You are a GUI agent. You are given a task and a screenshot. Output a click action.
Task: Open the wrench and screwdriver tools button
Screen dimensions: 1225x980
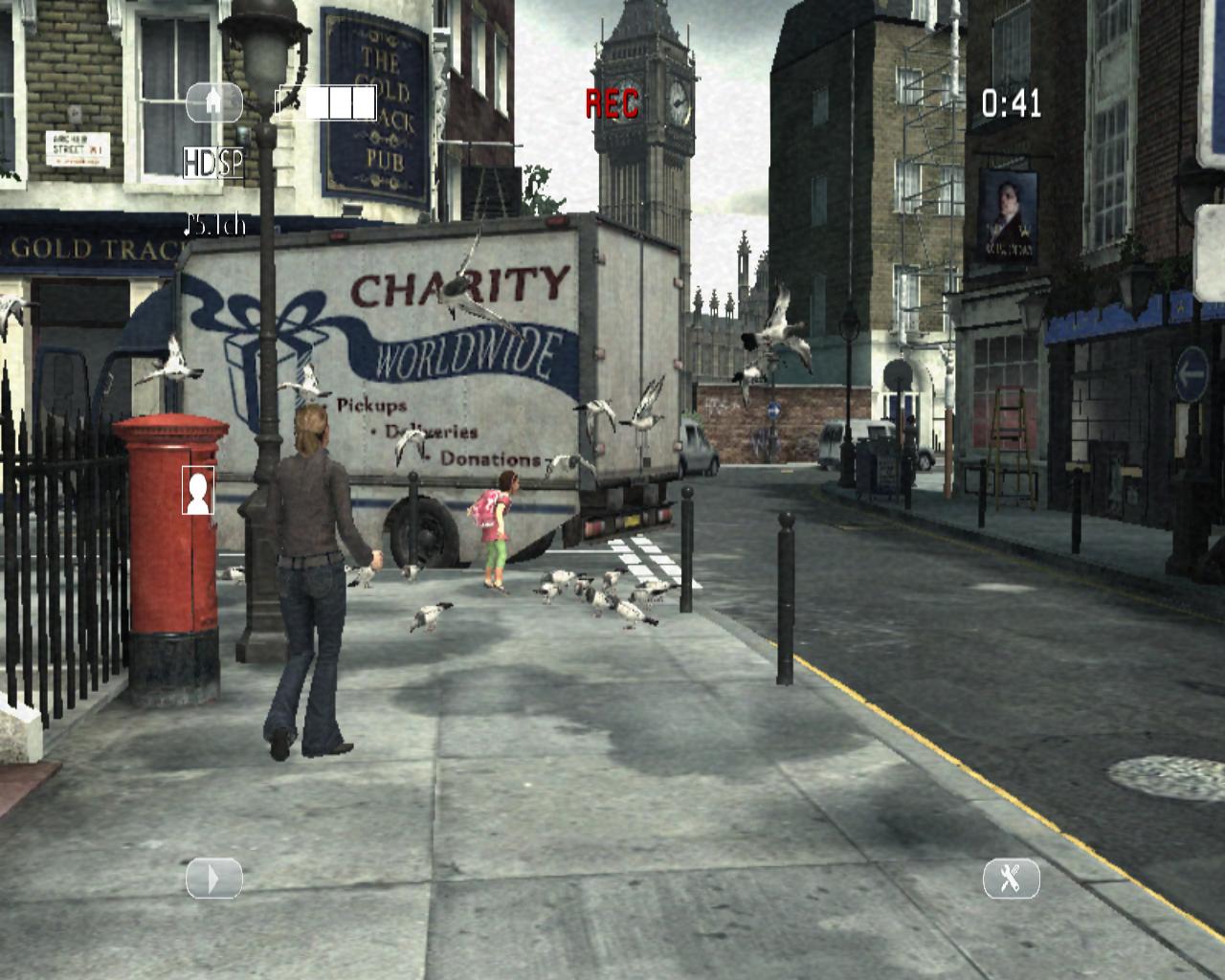click(x=1012, y=879)
